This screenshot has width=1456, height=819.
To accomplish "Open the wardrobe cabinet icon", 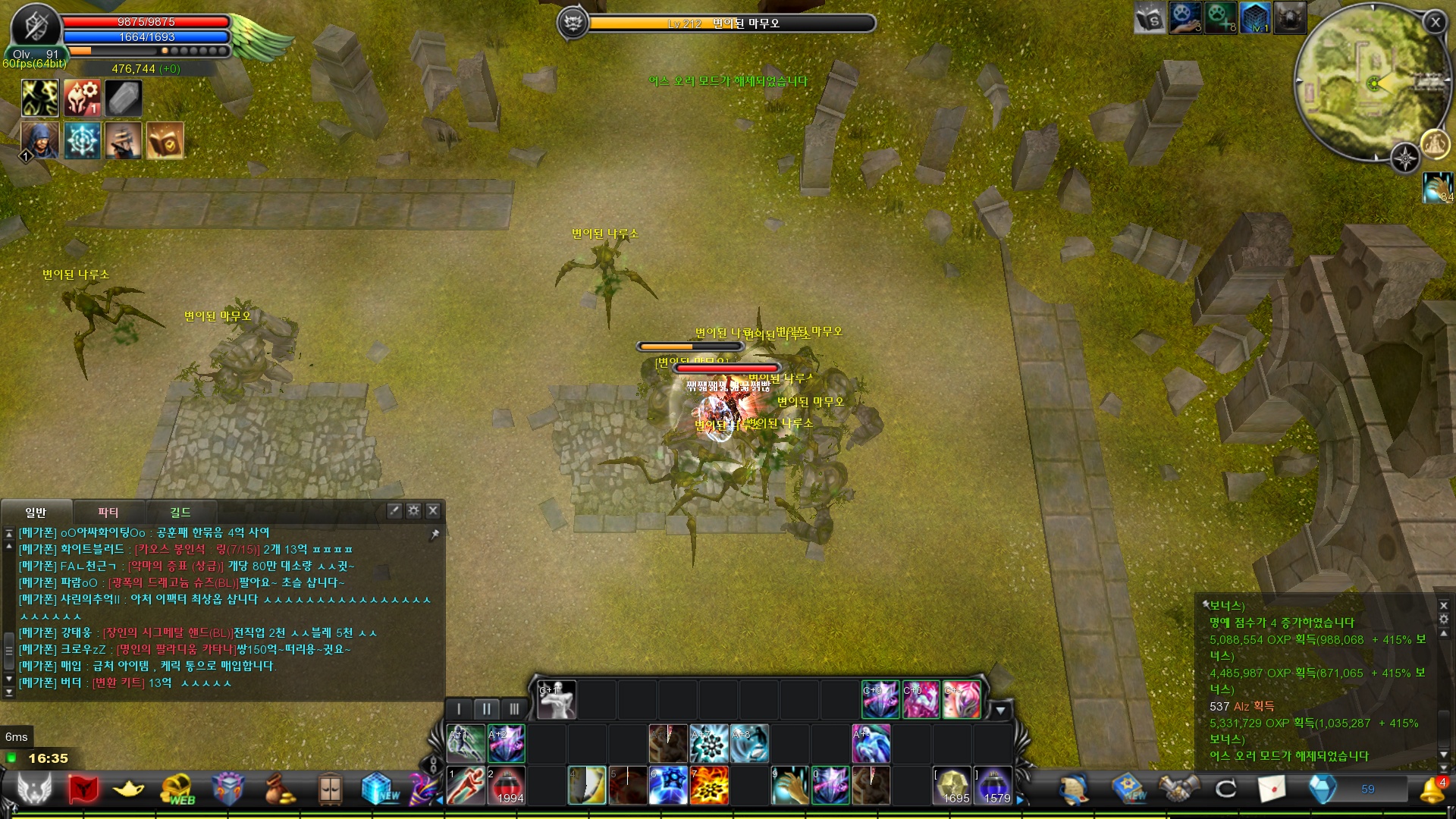I will 330,789.
